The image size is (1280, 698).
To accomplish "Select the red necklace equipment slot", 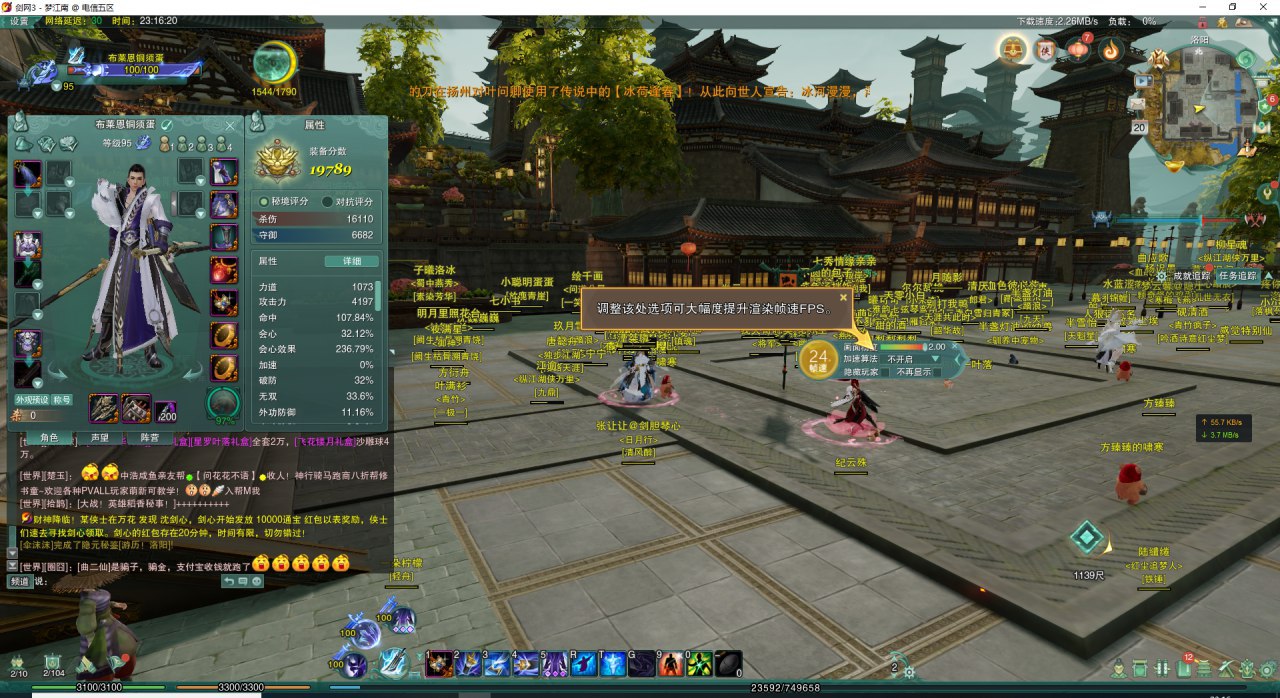I will coord(223,270).
